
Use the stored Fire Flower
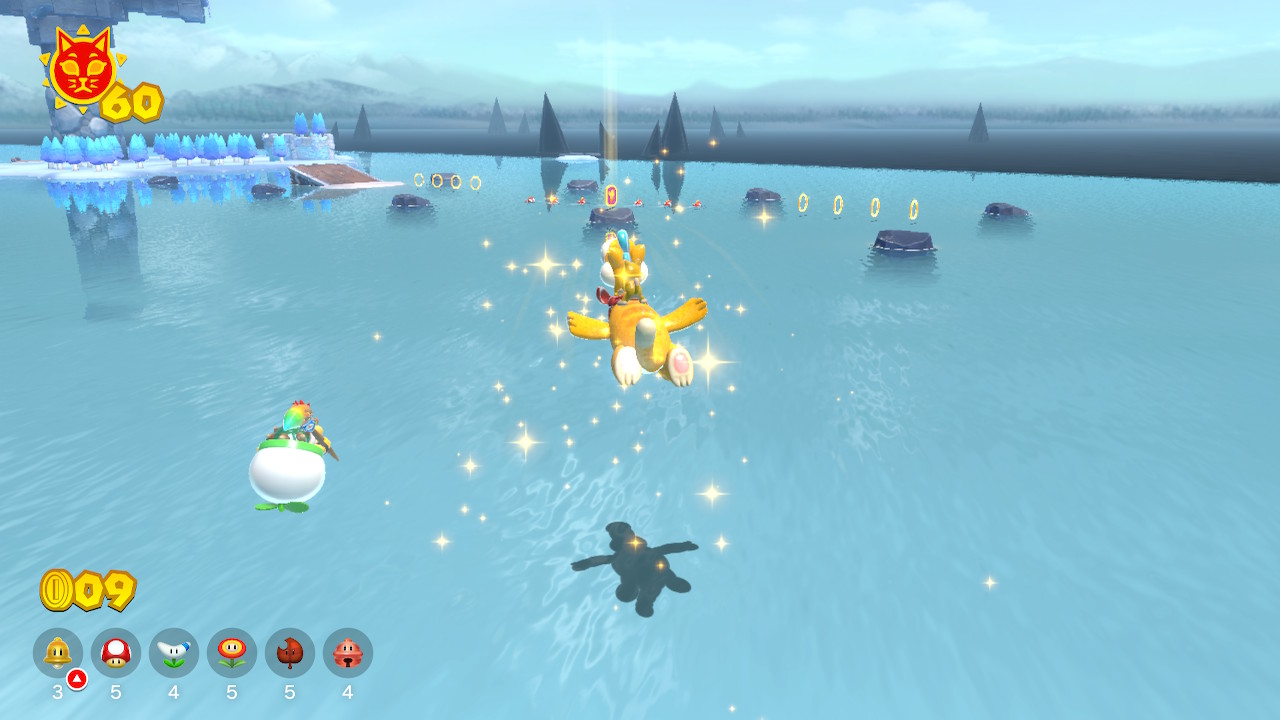click(x=232, y=653)
